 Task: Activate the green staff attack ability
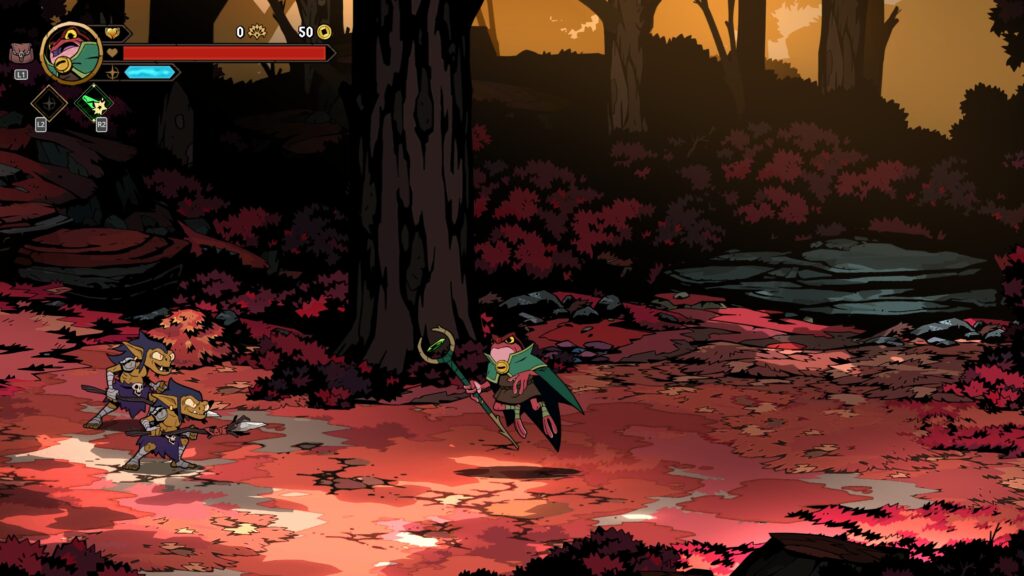click(95, 103)
